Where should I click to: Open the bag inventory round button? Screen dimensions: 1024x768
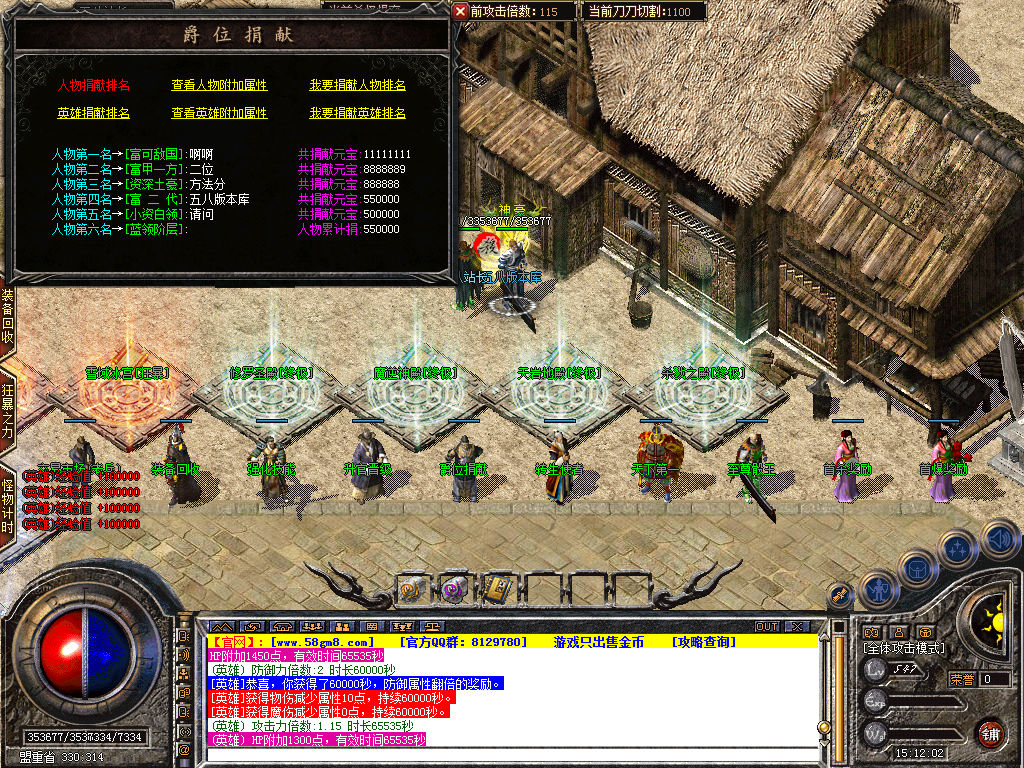click(x=917, y=568)
